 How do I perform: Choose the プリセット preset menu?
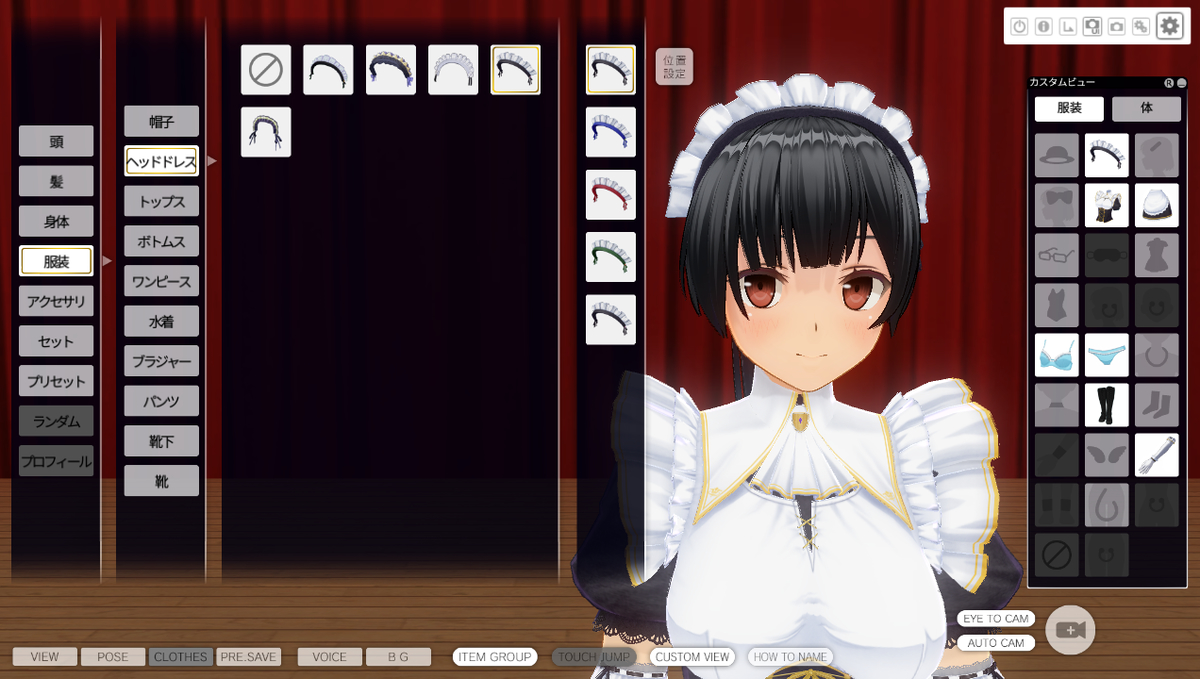pos(56,381)
